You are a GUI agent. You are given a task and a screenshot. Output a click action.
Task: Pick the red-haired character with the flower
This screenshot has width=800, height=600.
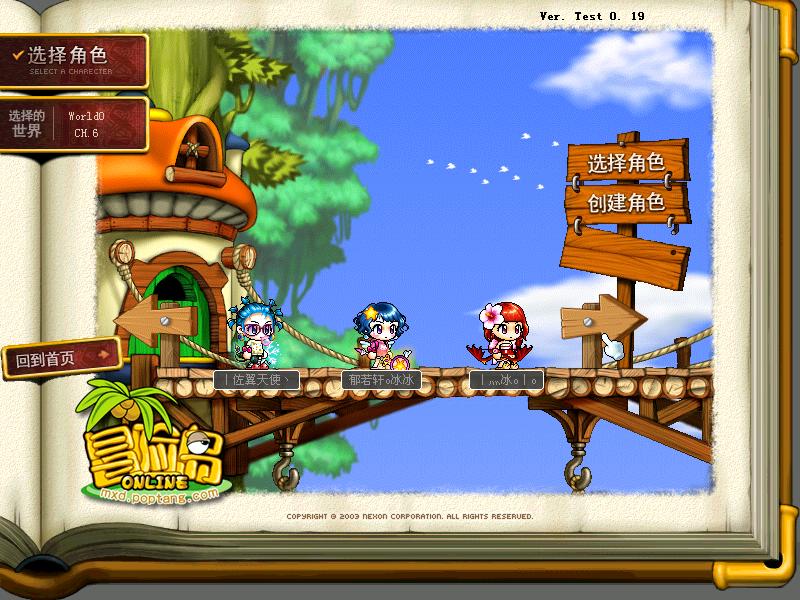tap(502, 335)
